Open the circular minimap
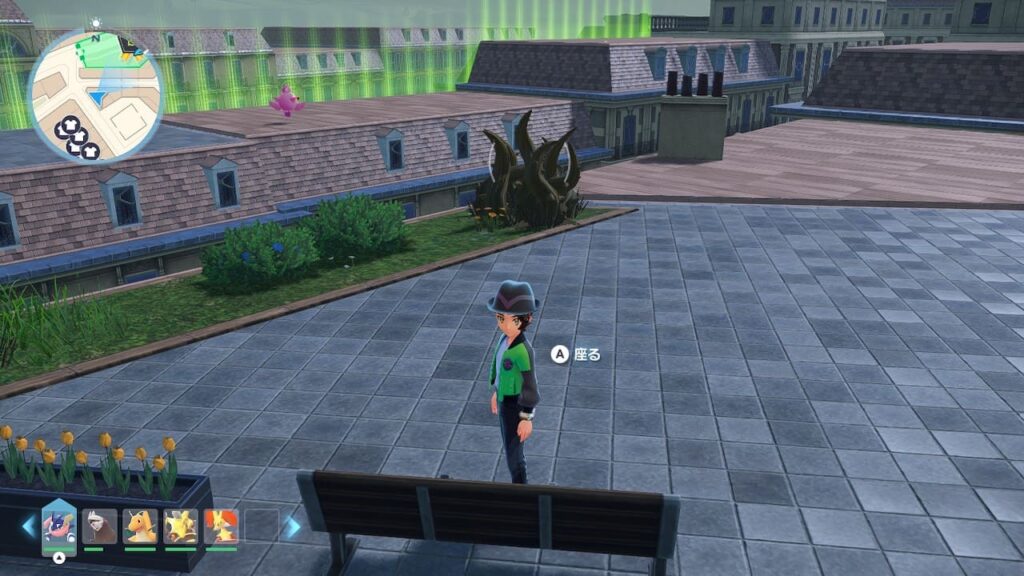This screenshot has height=576, width=1024. coord(96,96)
